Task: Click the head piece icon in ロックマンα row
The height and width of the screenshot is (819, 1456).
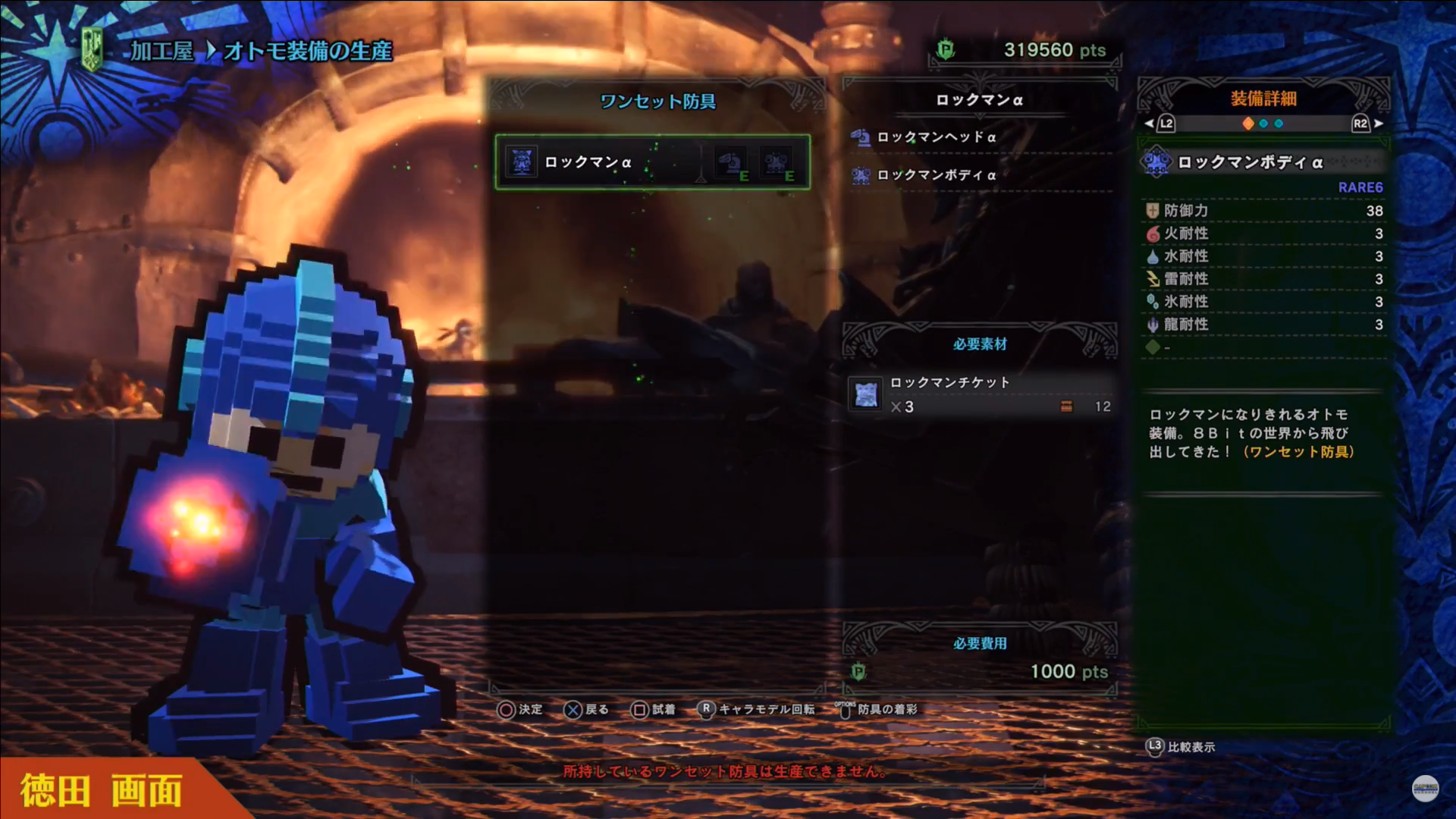Action: point(730,162)
